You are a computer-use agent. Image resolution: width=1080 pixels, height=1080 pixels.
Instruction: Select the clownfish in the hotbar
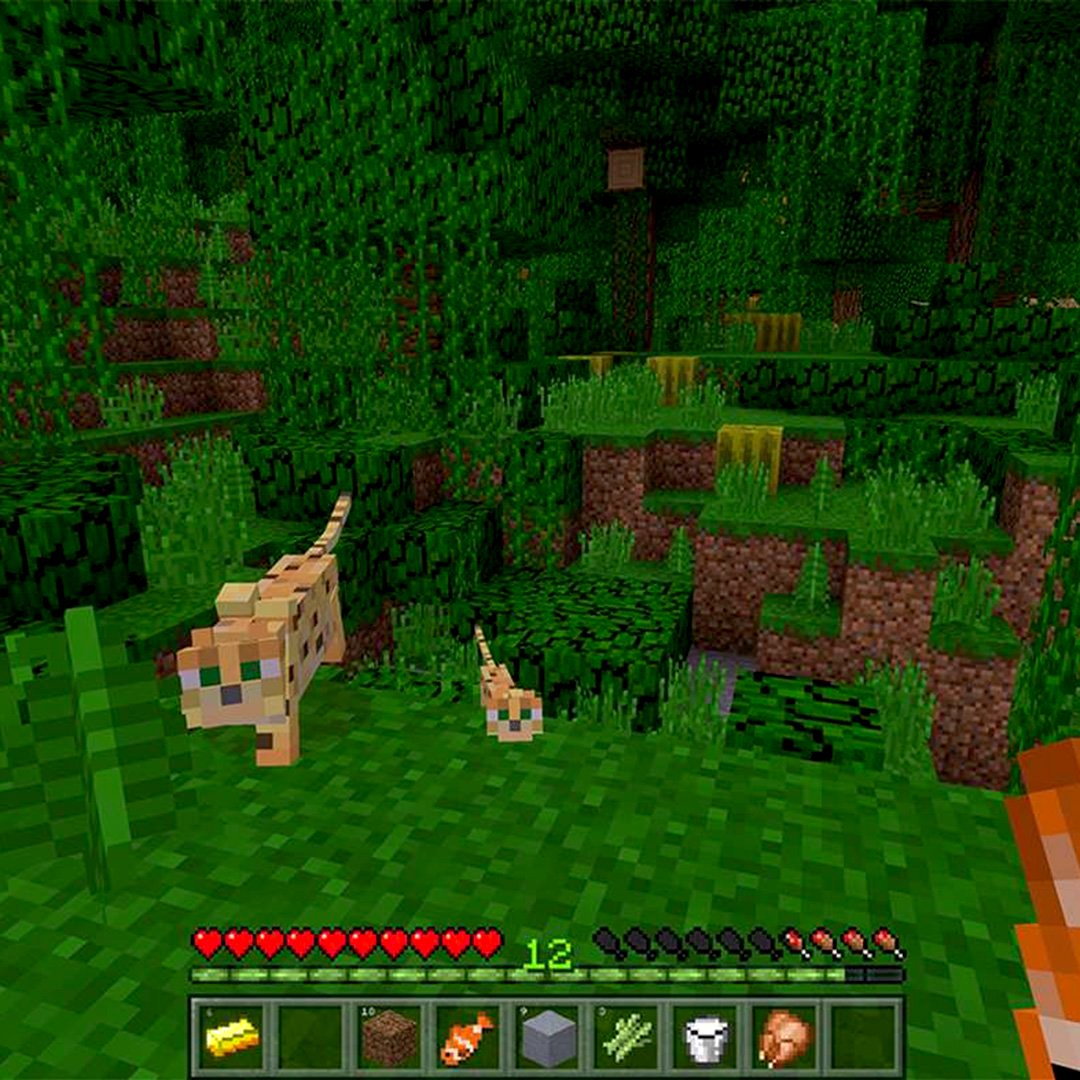coord(467,1037)
